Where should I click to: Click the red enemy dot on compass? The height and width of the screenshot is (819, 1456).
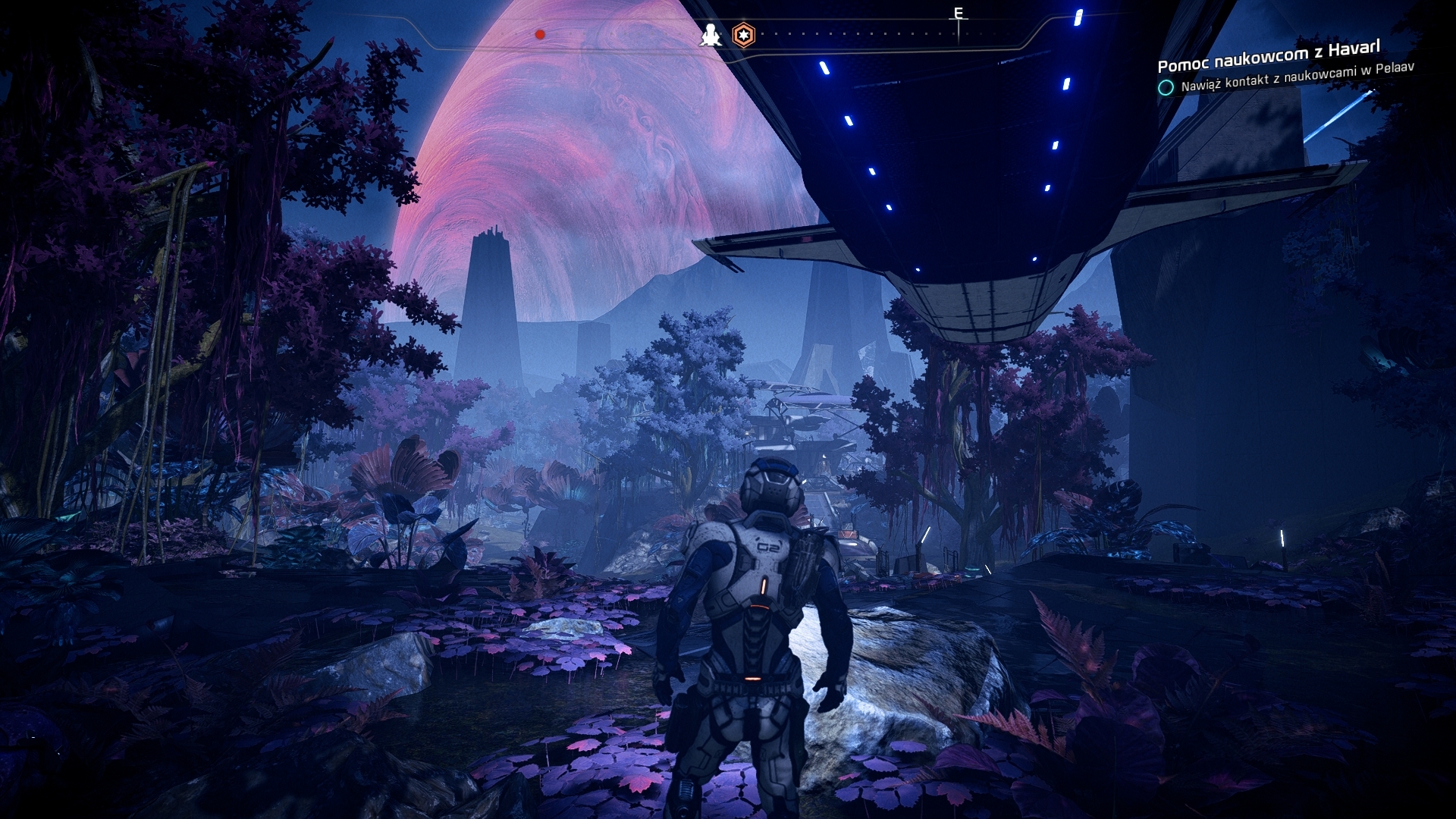540,34
